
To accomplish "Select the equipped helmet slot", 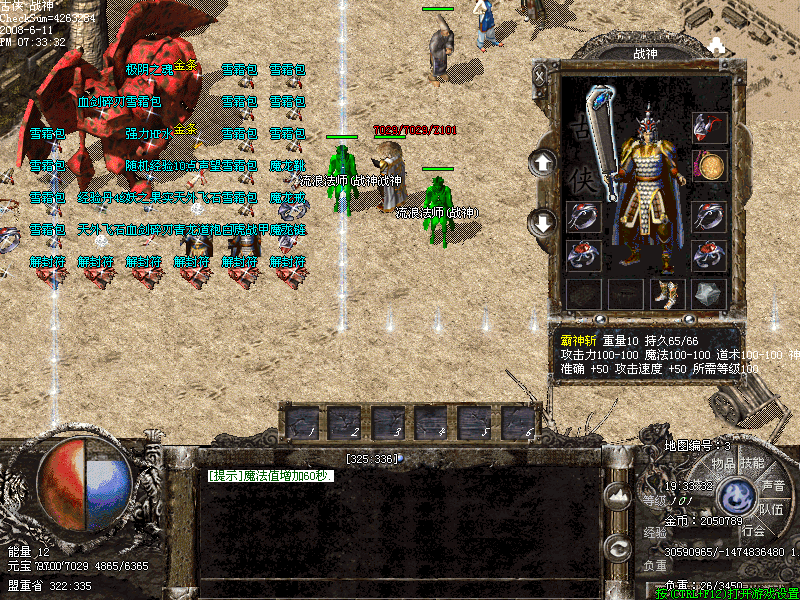I will click(x=709, y=128).
